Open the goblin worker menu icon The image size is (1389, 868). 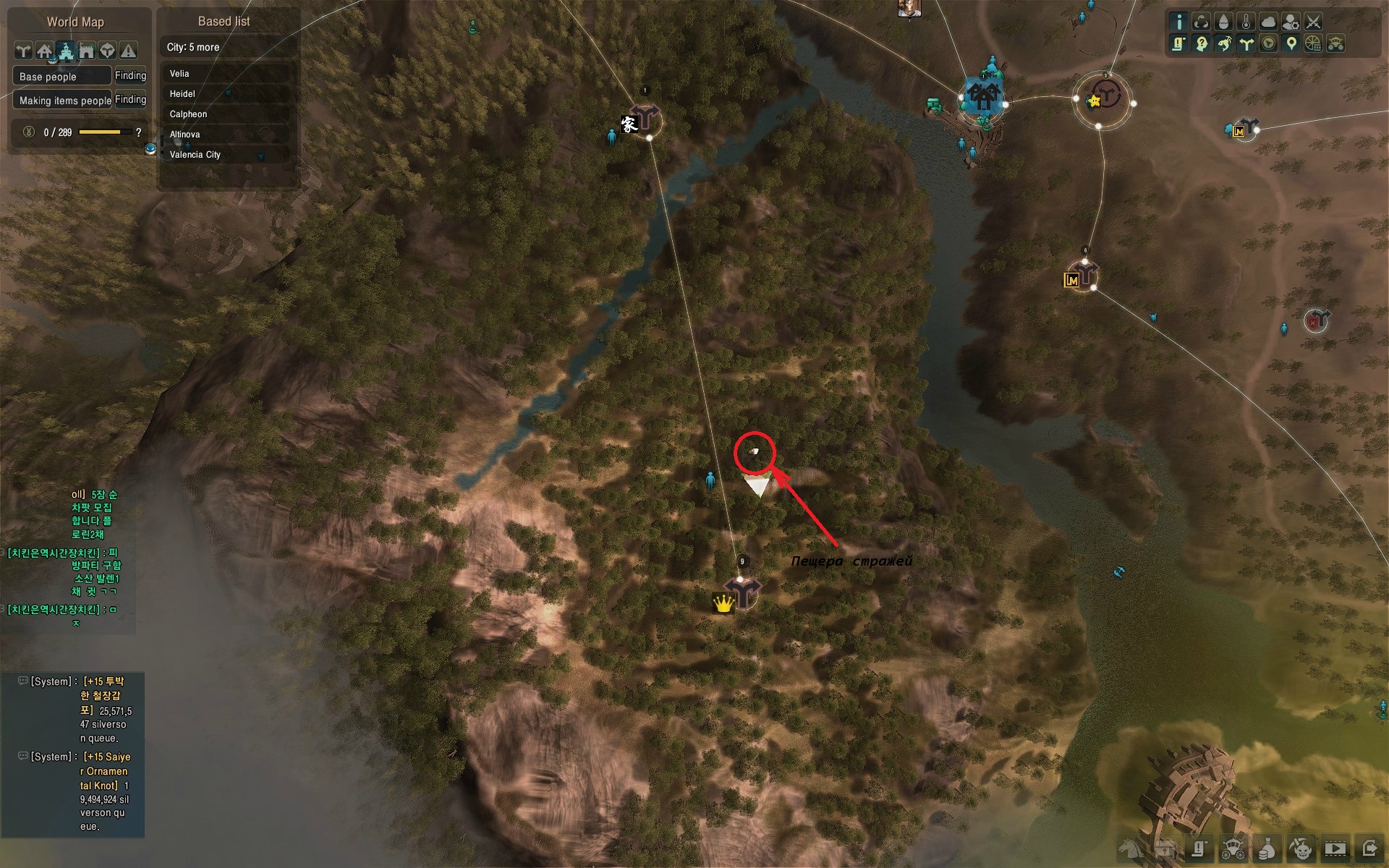(x=1301, y=848)
